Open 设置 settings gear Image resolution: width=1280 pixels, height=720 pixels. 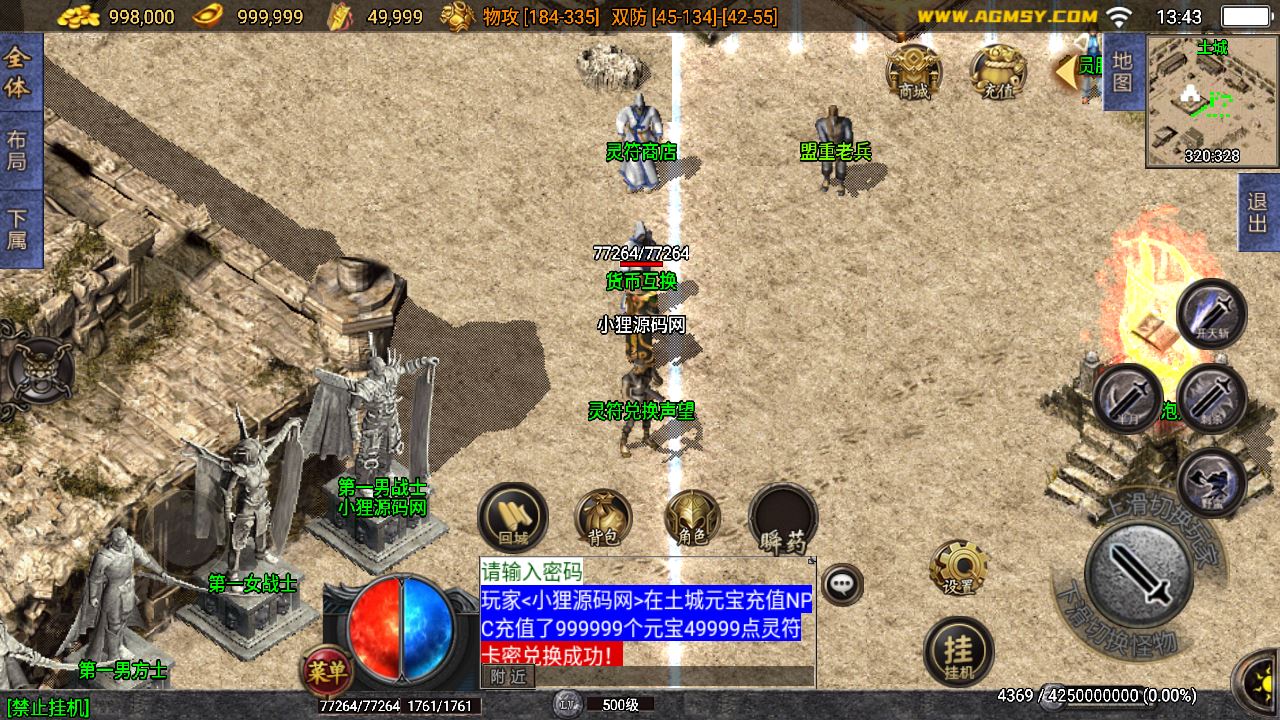(x=959, y=568)
